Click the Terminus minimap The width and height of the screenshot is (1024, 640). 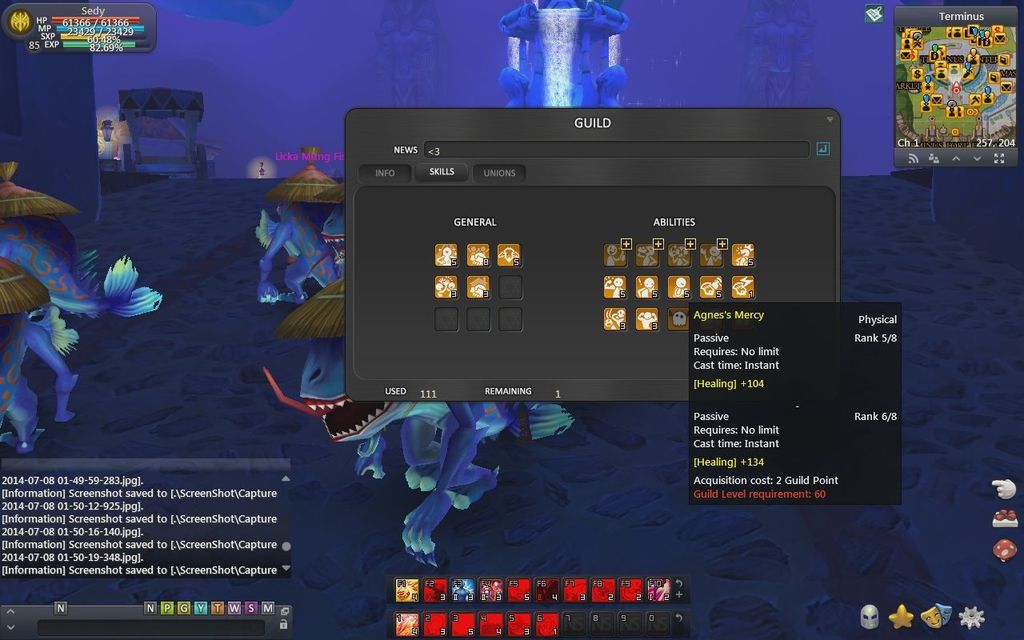954,82
